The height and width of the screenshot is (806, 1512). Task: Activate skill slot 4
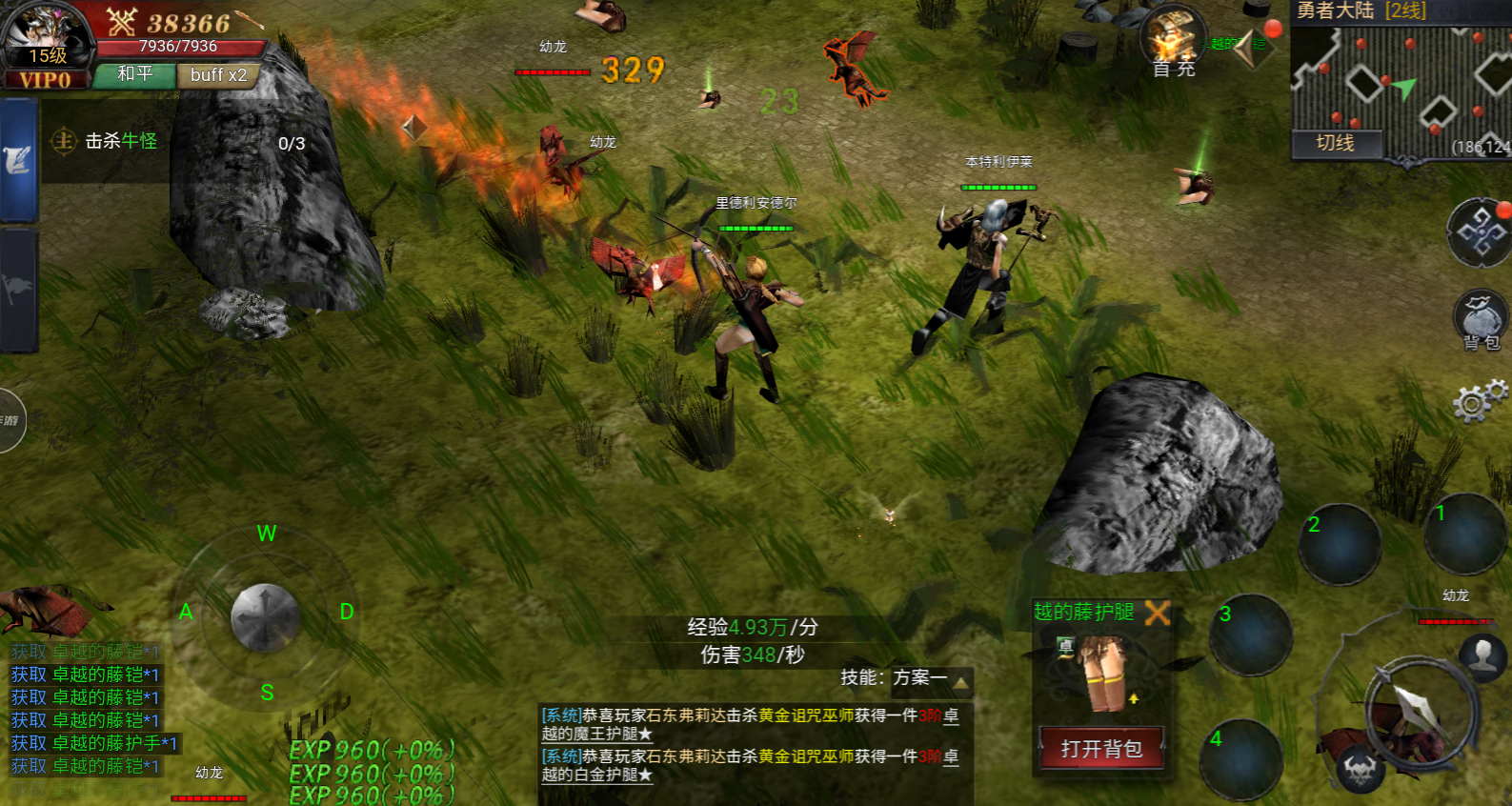click(x=1240, y=759)
